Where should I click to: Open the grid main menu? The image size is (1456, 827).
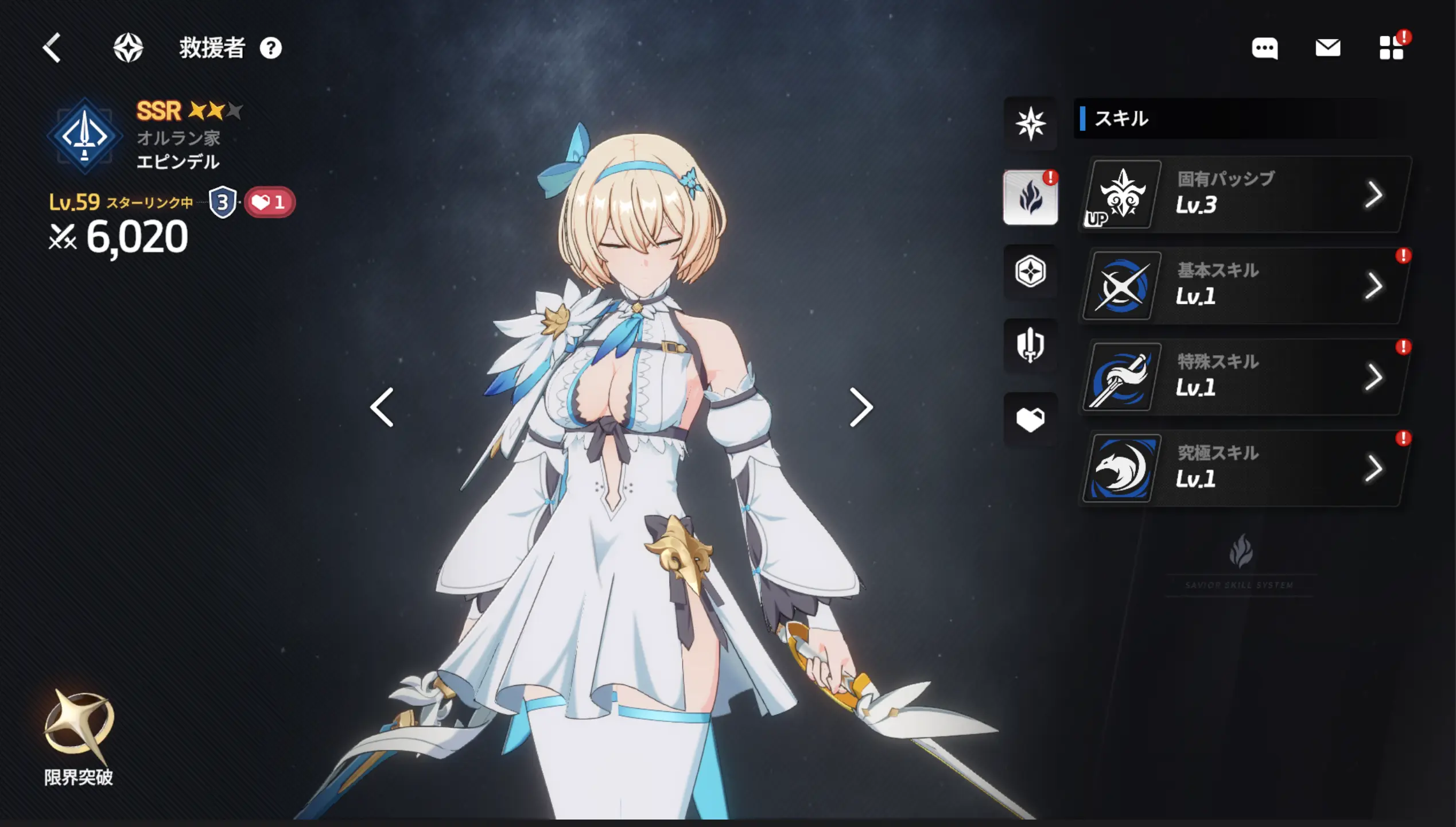coord(1391,48)
